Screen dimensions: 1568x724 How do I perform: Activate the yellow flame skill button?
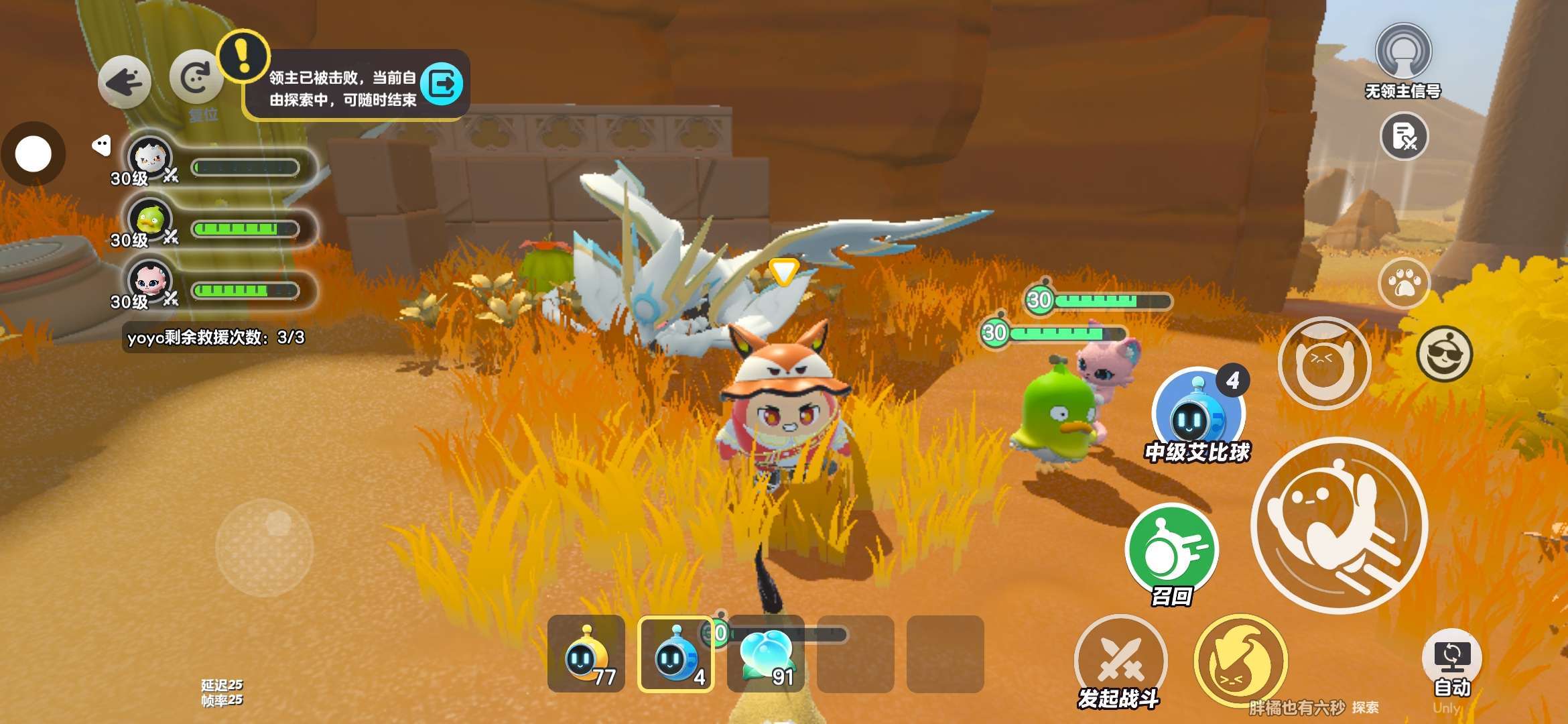click(x=1240, y=660)
